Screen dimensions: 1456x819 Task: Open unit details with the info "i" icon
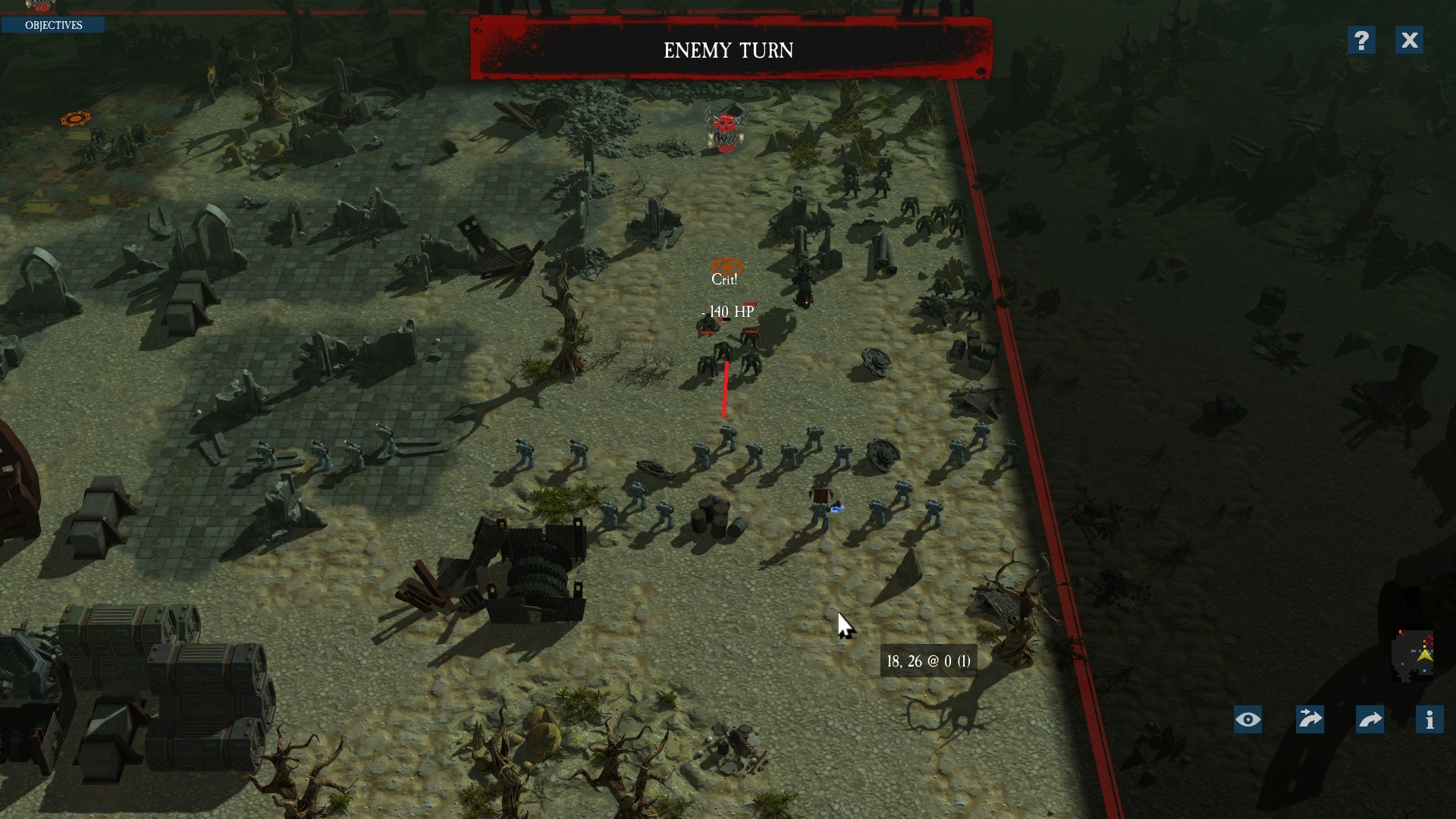click(x=1429, y=719)
